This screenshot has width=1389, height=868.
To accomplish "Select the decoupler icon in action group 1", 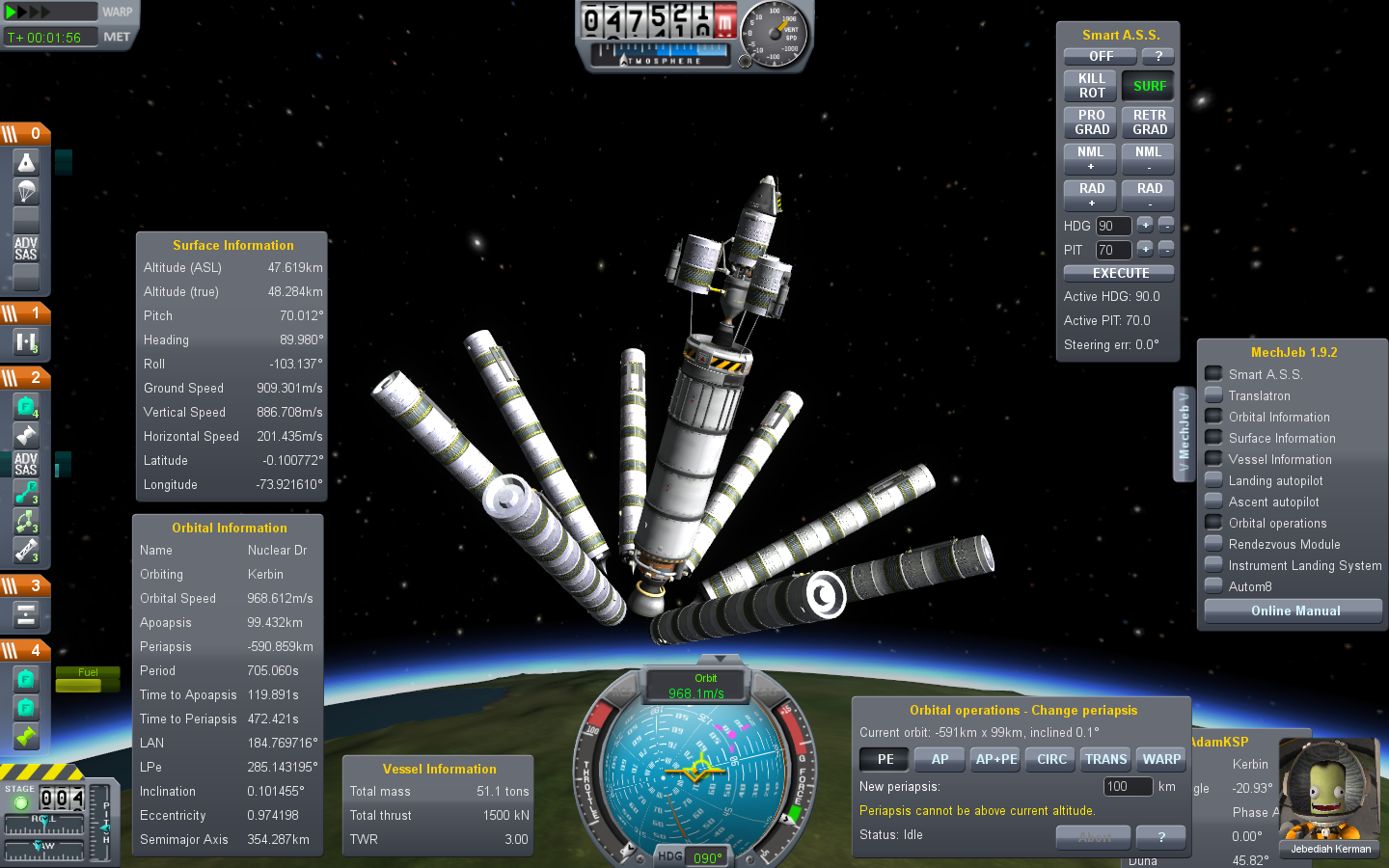I will 26,339.
